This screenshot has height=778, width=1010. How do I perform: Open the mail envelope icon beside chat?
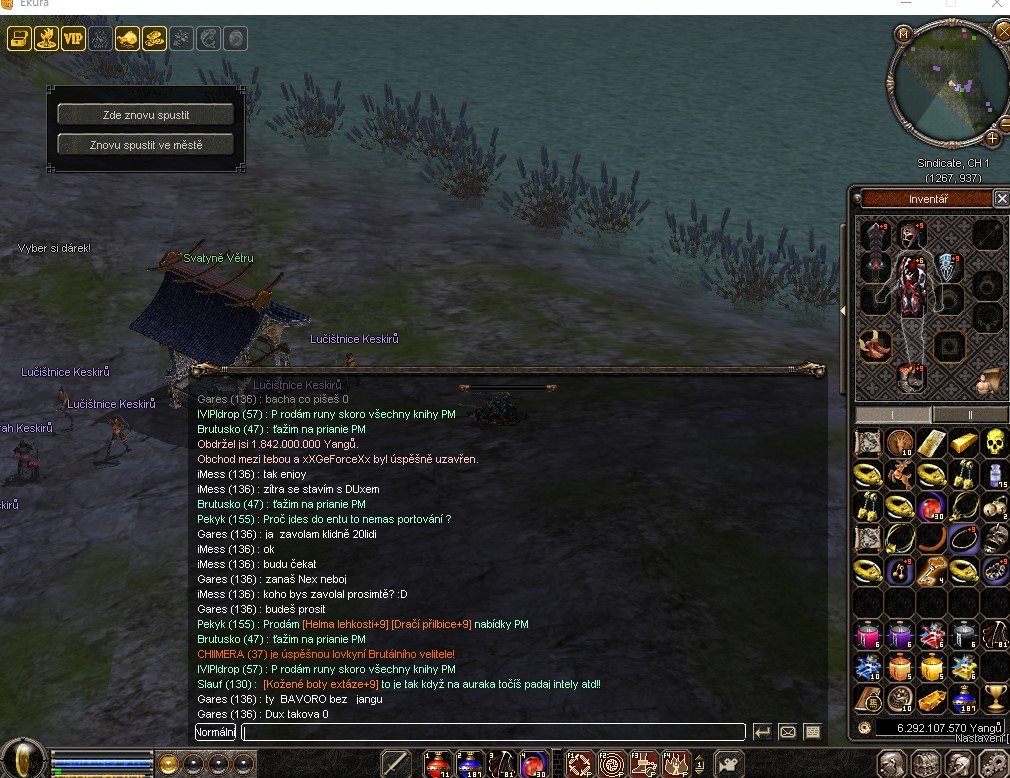click(x=787, y=732)
